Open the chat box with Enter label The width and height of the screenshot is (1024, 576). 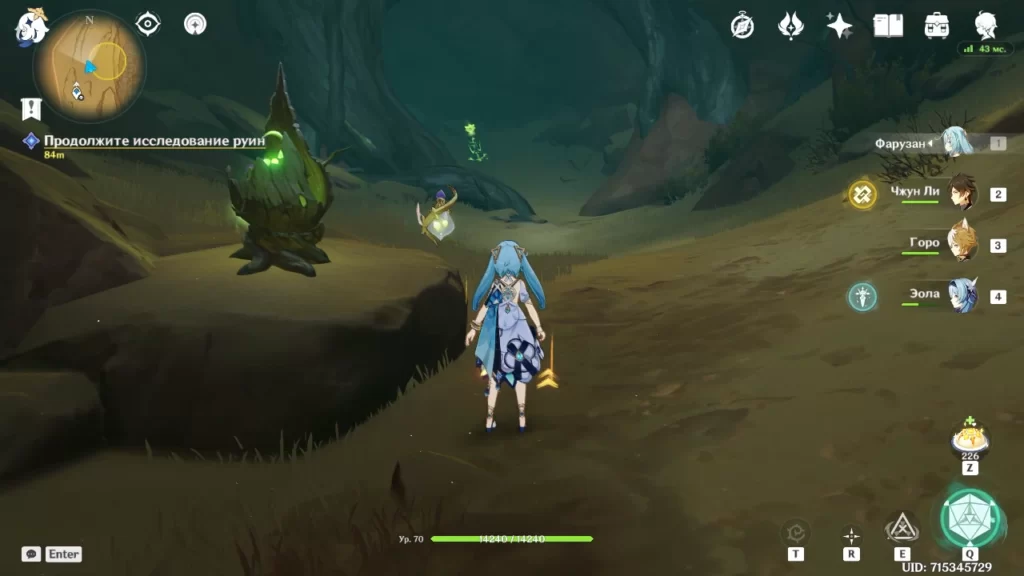coord(52,554)
